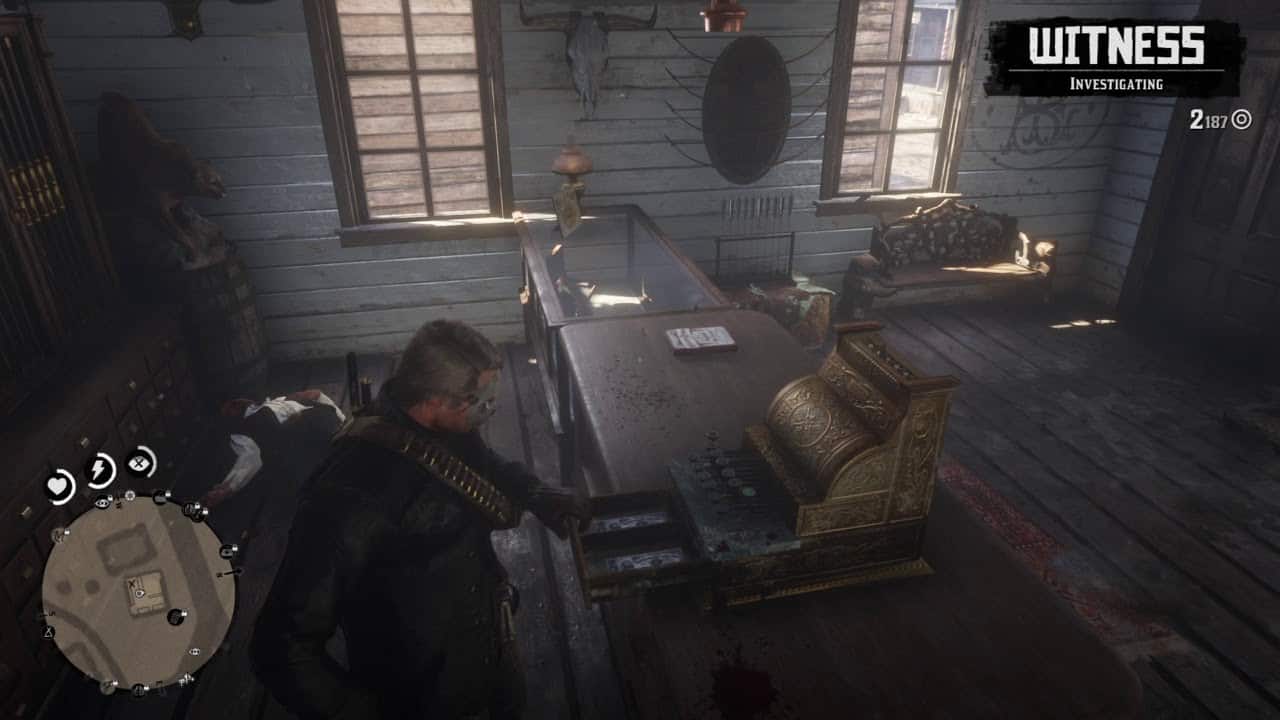Click the WITNESS alert banner
This screenshot has width=1280, height=720.
(x=1115, y=42)
